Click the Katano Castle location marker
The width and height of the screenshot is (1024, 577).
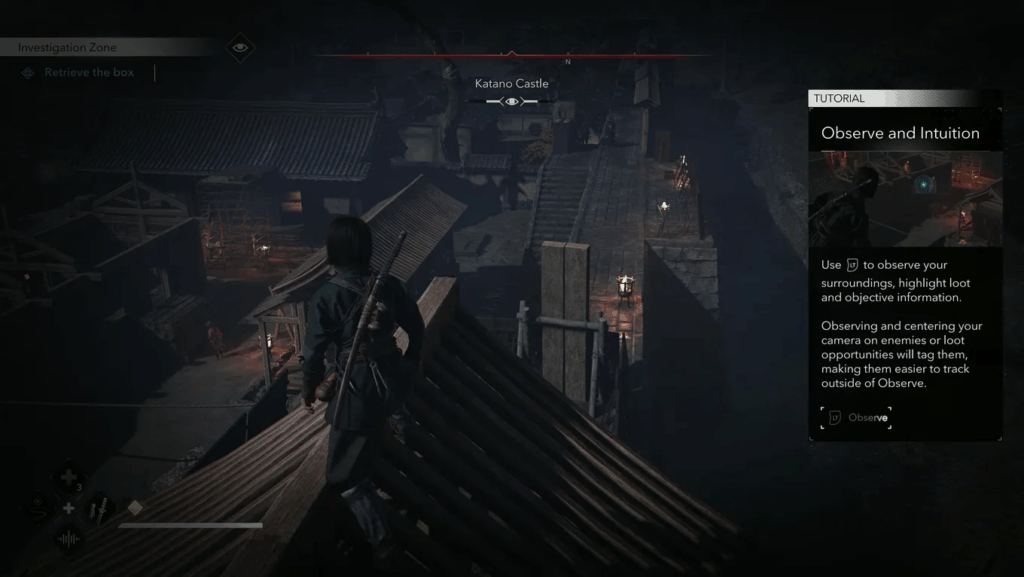coord(511,101)
